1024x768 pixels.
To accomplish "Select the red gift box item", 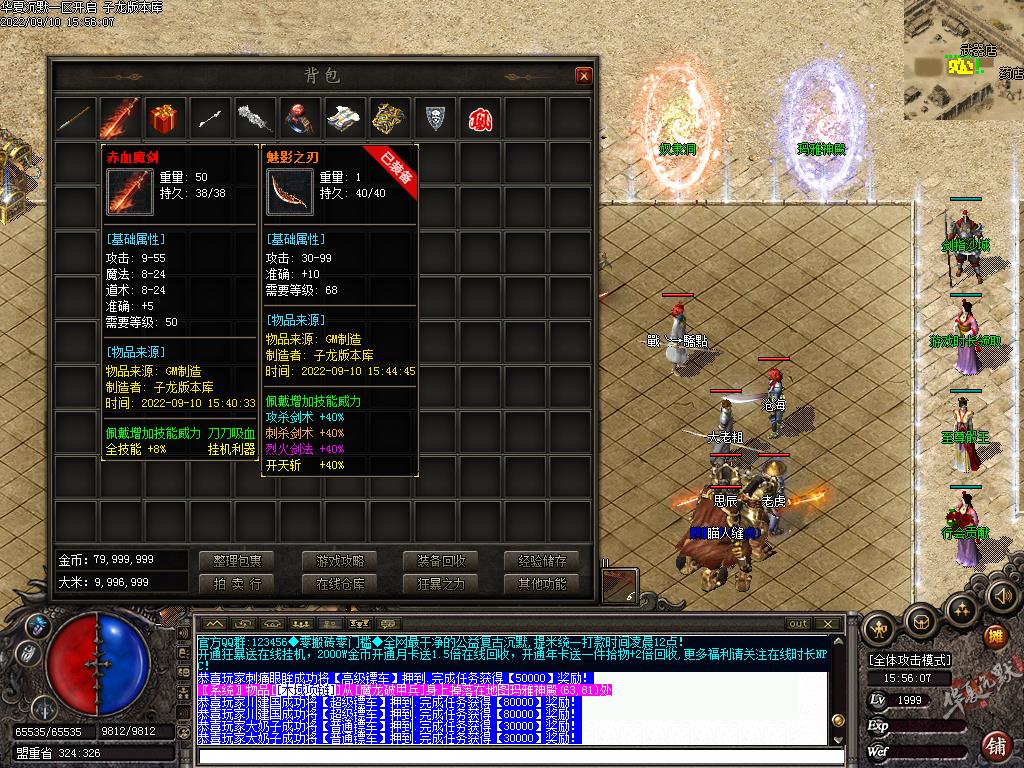I will tap(165, 118).
